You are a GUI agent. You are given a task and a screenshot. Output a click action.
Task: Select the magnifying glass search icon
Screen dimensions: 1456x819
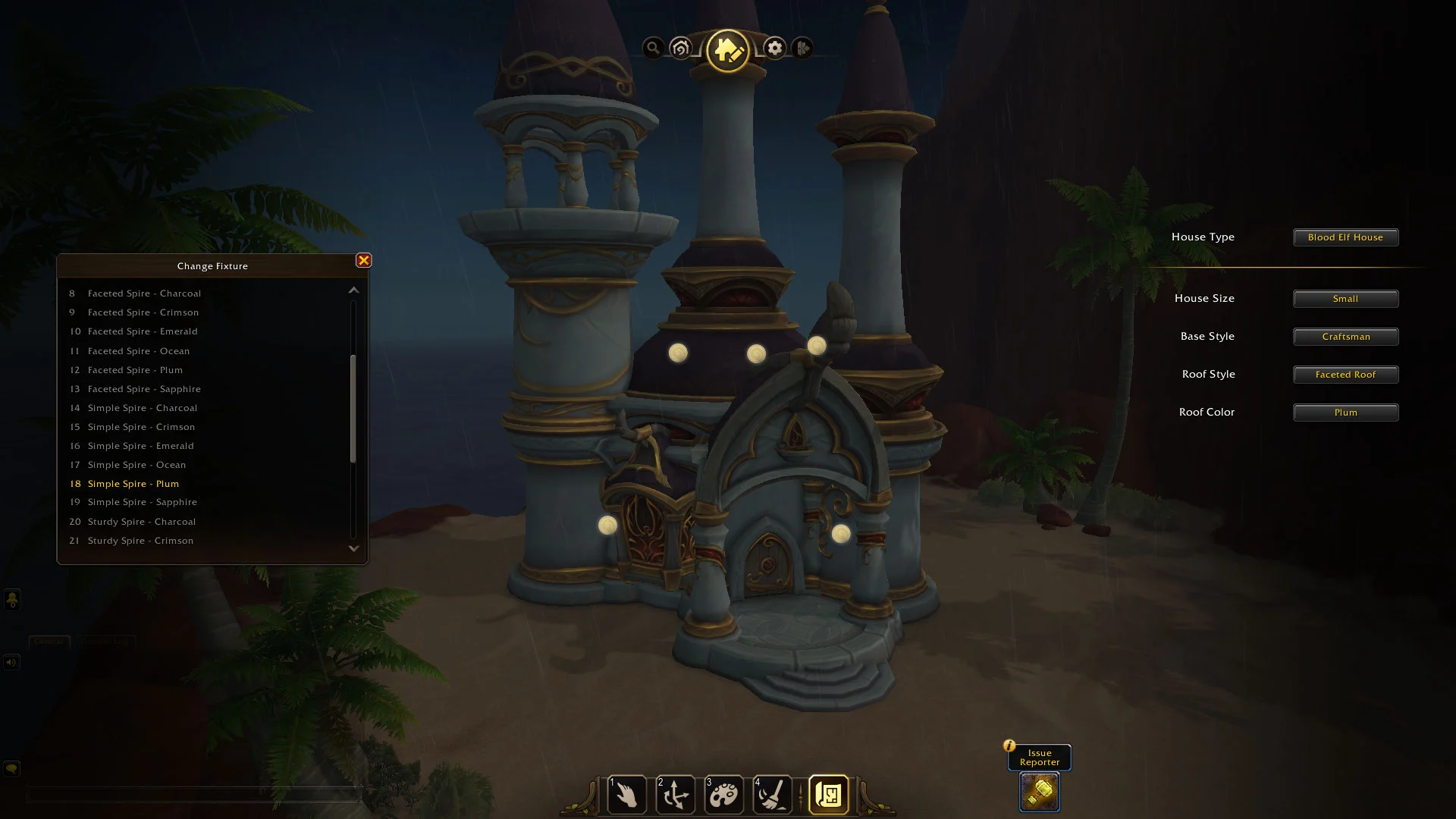[652, 49]
